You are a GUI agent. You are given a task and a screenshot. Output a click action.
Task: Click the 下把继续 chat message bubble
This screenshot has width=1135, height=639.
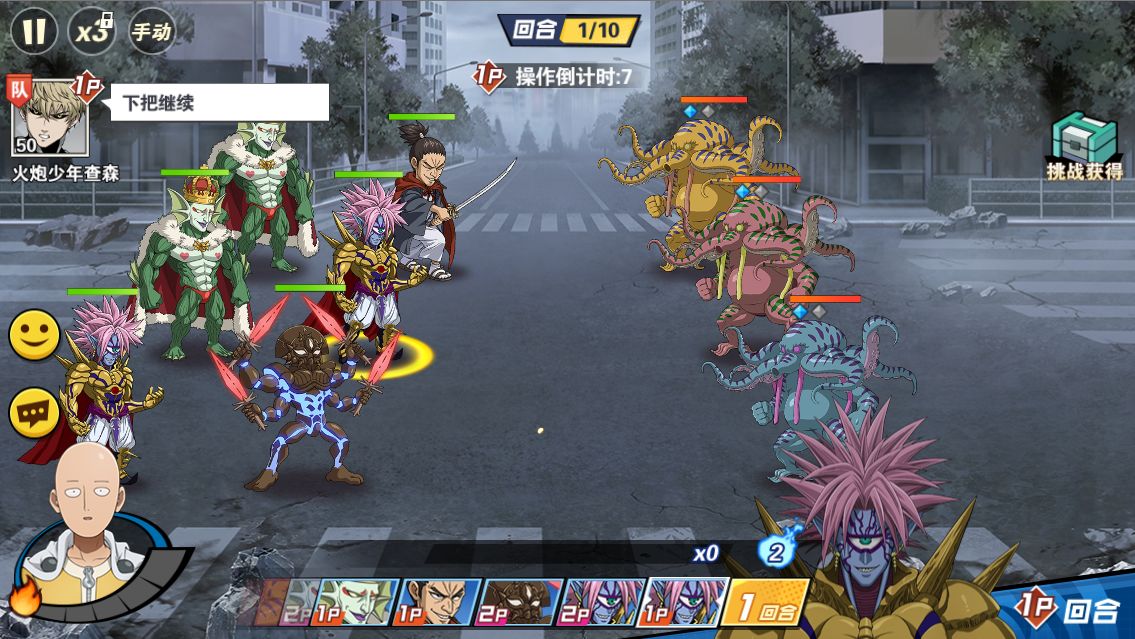tap(219, 102)
